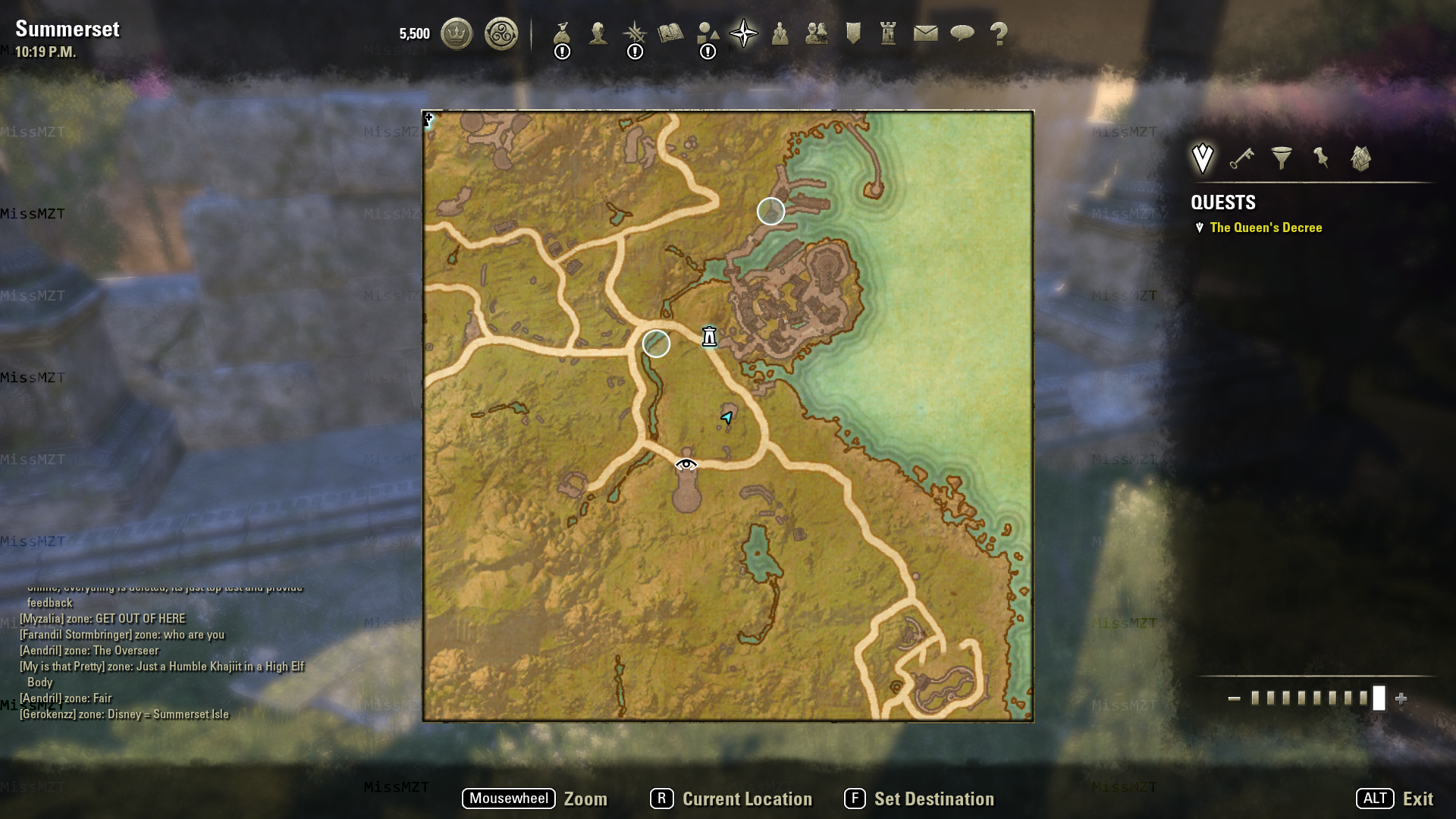Open the Keys tab in the map sidebar

(x=1241, y=158)
